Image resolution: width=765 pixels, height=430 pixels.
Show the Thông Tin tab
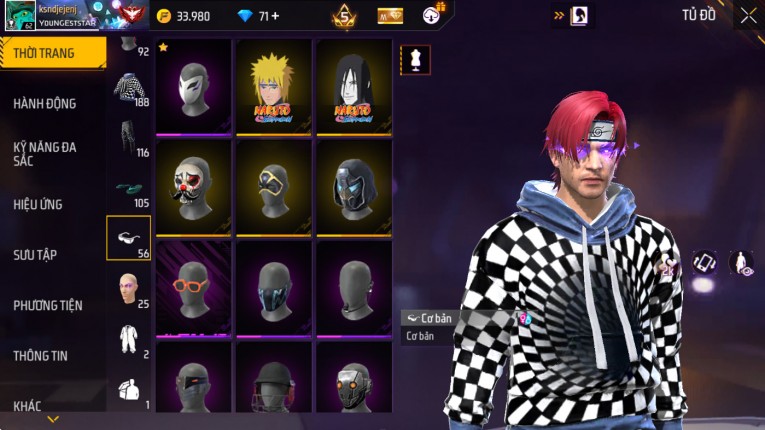pos(41,355)
